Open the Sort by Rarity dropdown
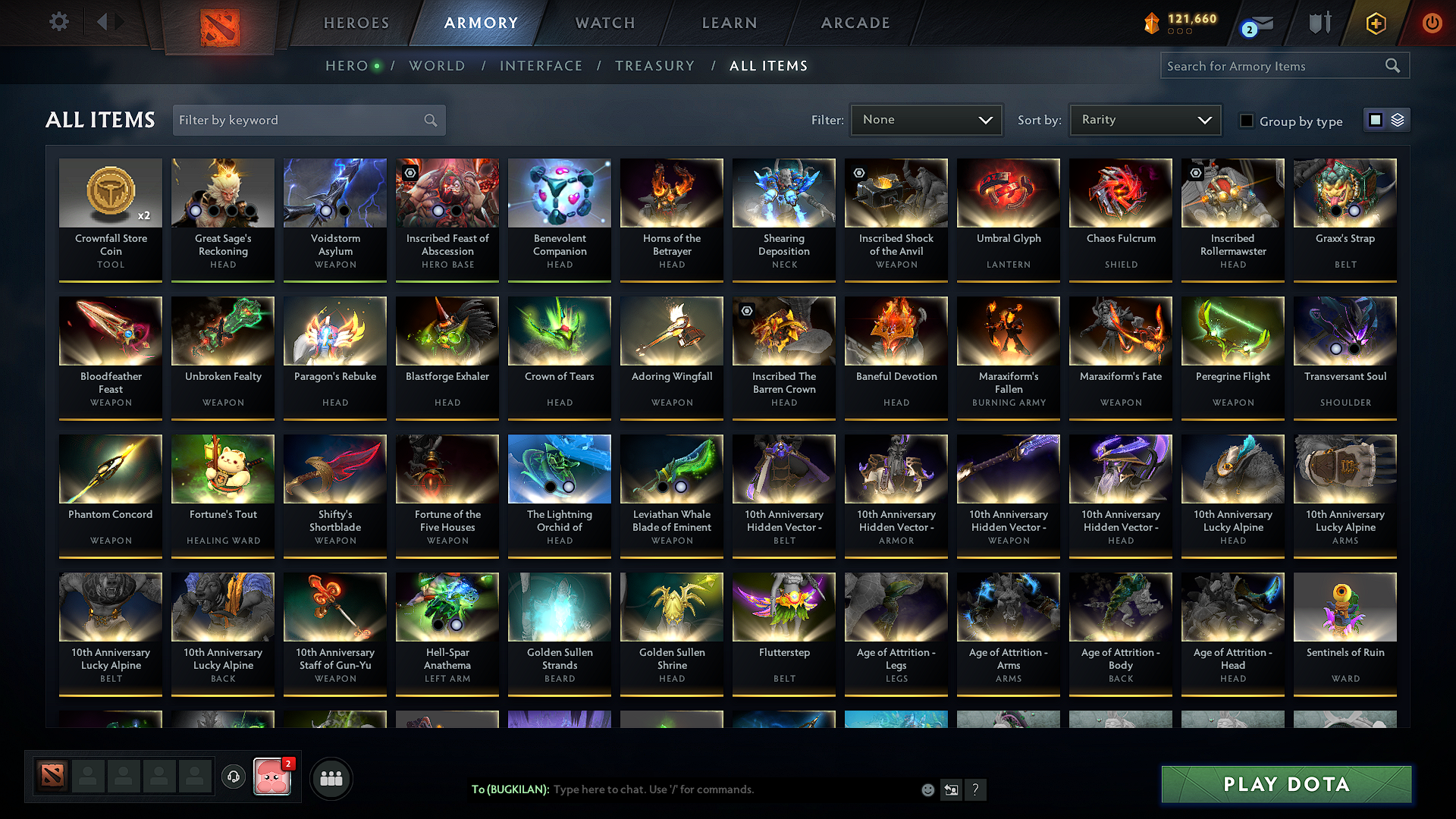This screenshot has height=819, width=1456. [1144, 119]
